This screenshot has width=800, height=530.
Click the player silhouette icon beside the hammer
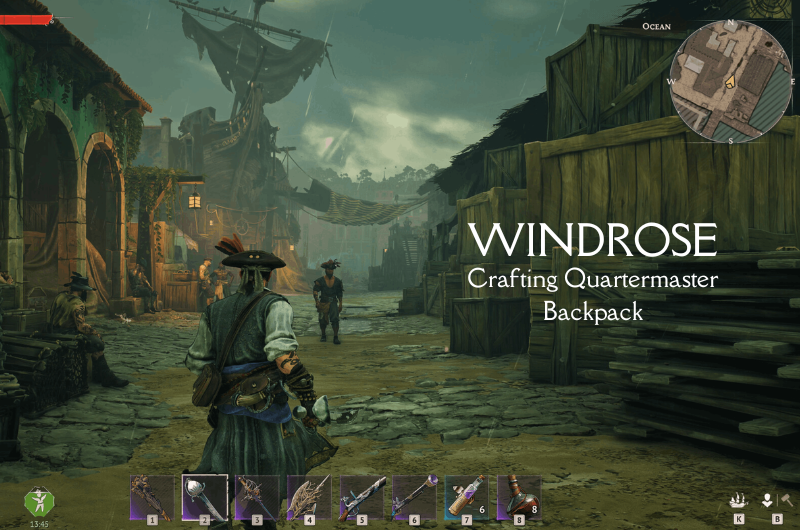[x=768, y=501]
